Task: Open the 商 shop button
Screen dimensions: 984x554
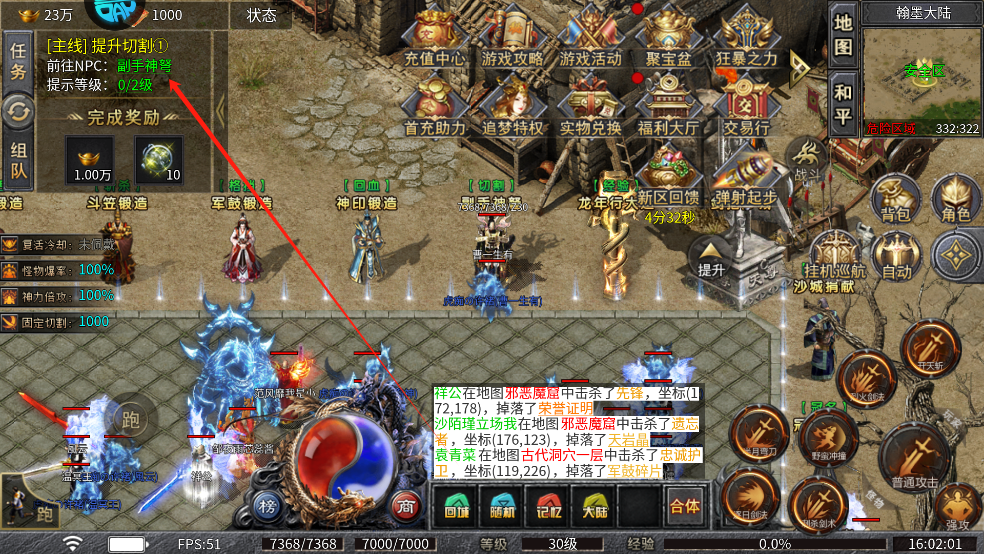Action: tap(404, 504)
